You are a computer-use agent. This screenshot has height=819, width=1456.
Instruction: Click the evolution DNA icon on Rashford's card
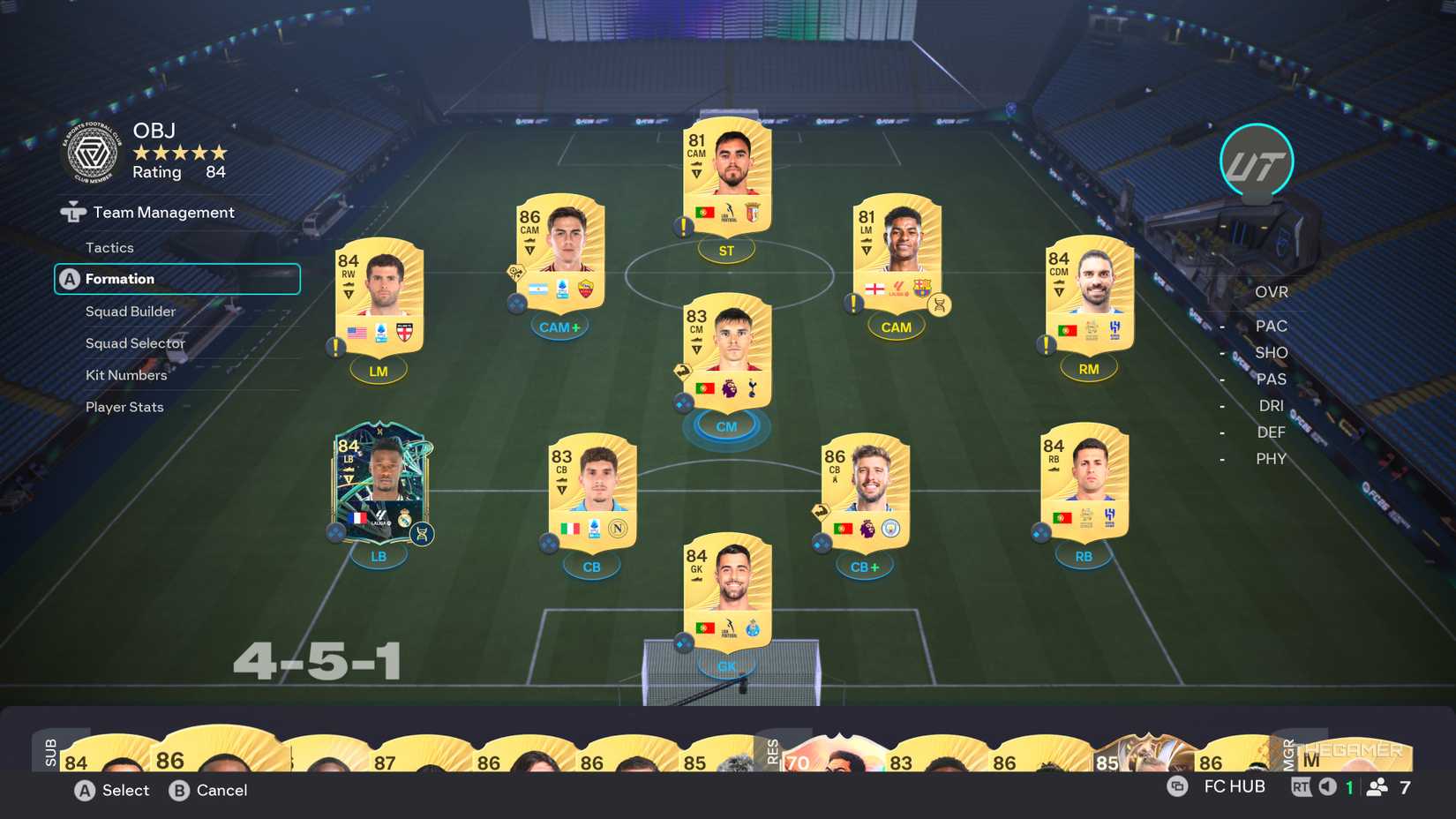(x=941, y=304)
